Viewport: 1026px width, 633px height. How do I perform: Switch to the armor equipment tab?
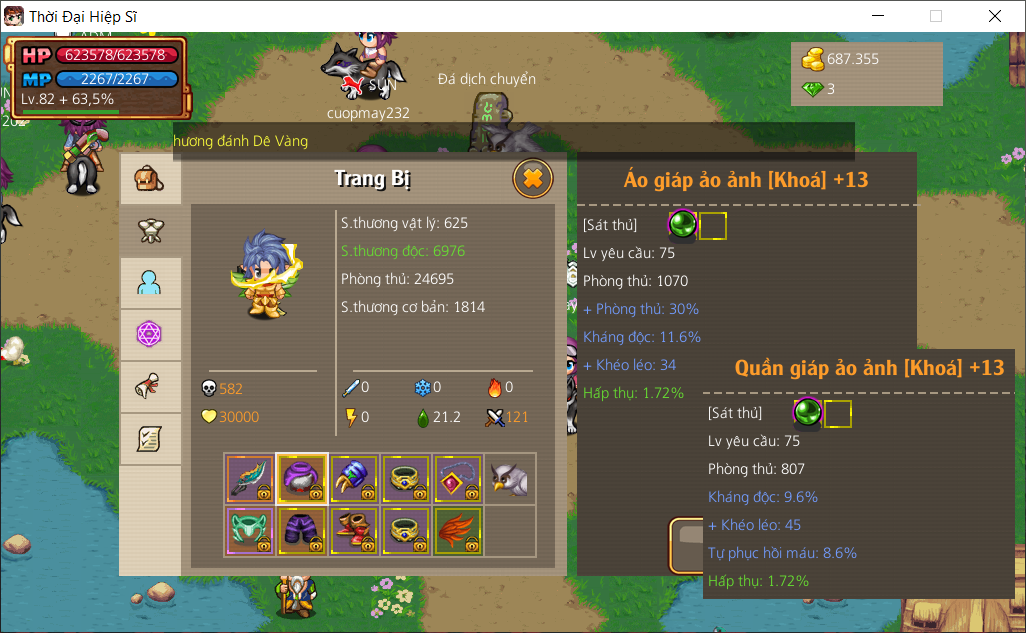150,232
